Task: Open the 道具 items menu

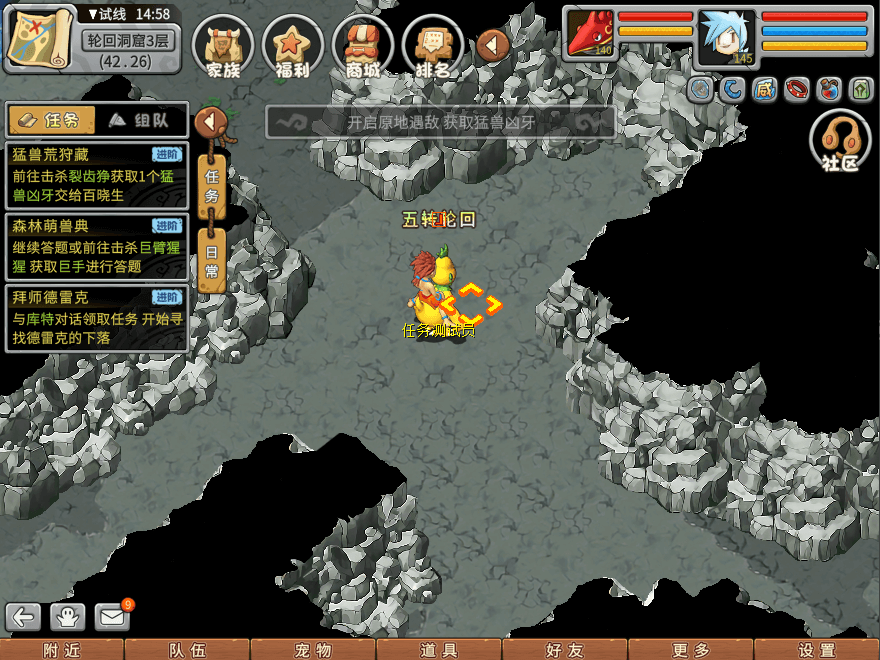Action: 438,650
